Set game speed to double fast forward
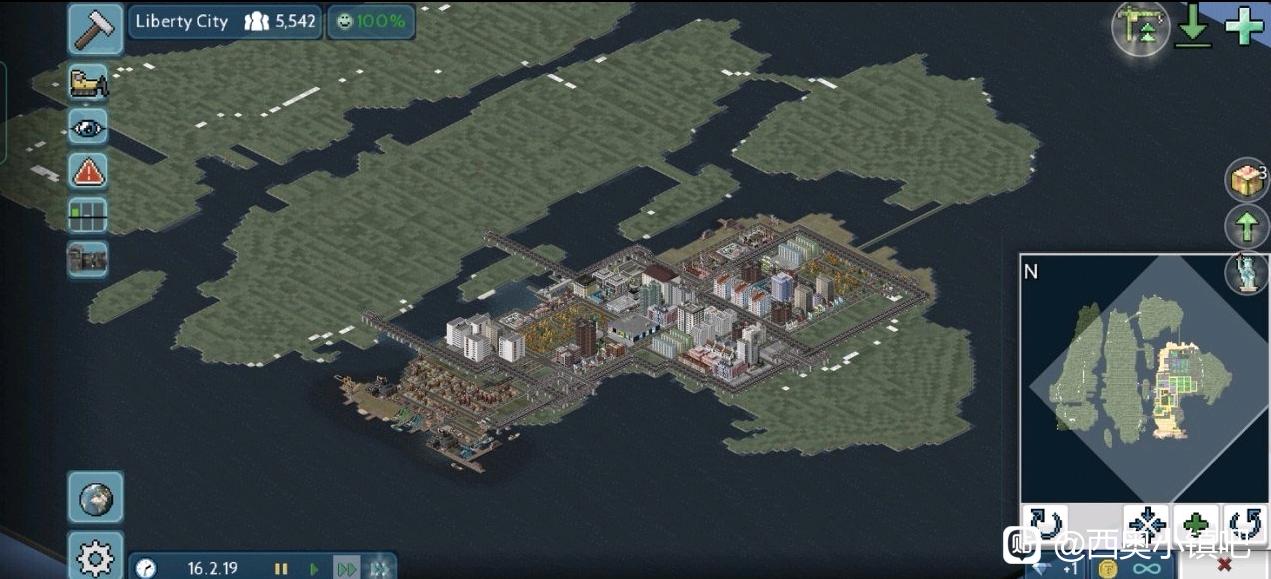Viewport: 1271px width, 579px height. 346,568
